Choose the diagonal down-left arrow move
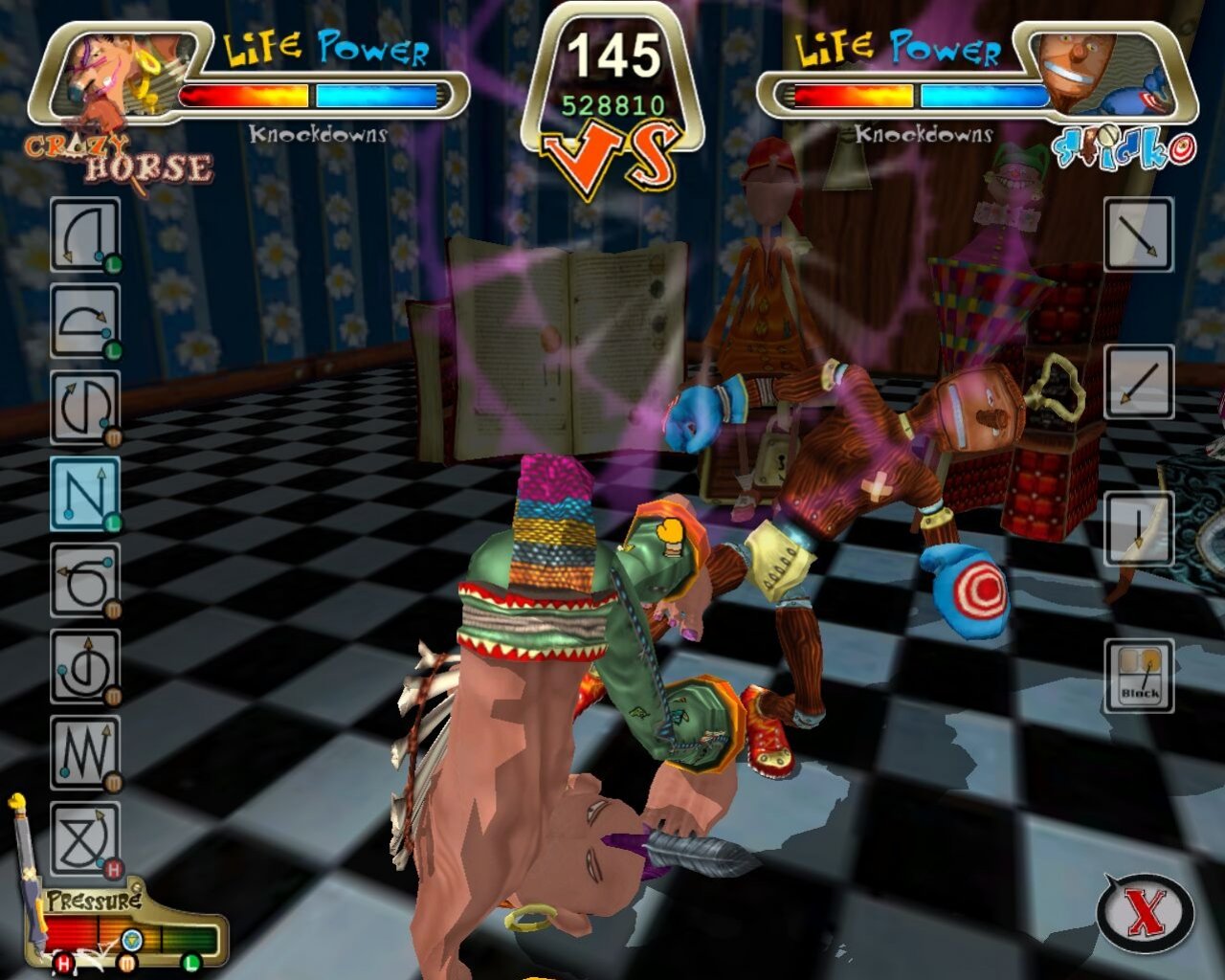Screen dimensions: 1225x980 [1139, 381]
